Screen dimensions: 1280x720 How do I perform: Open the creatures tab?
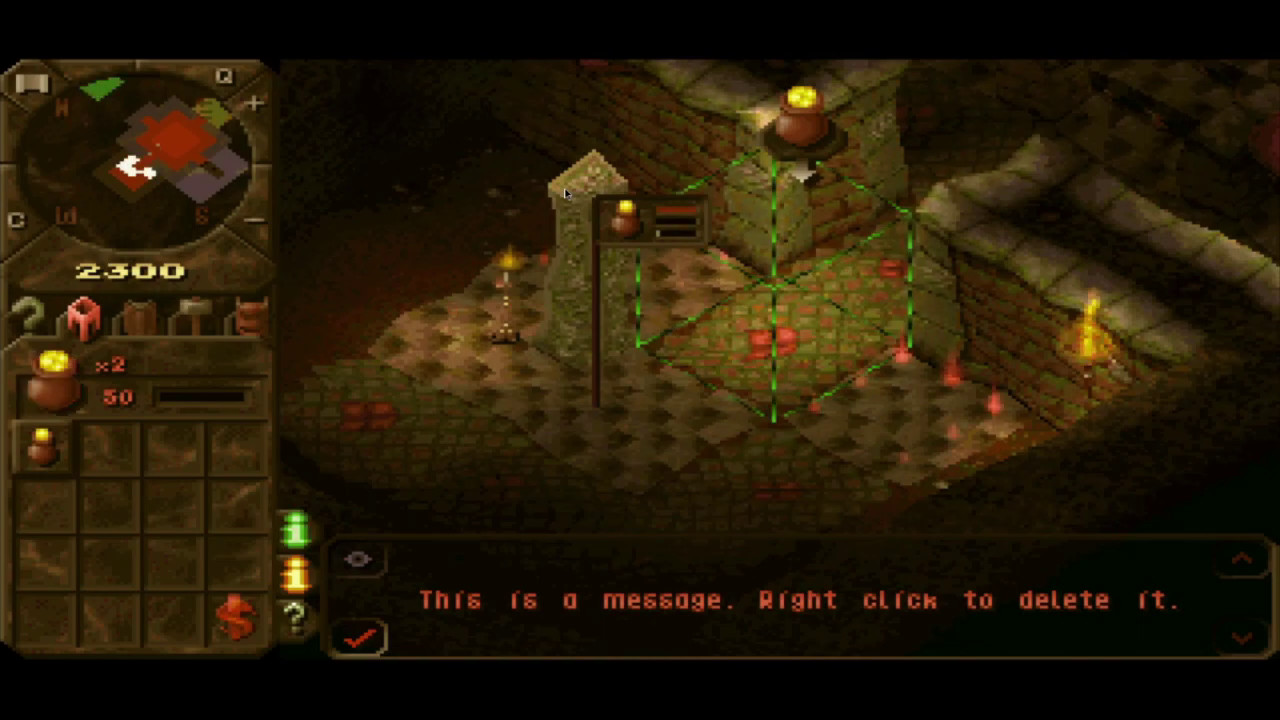pyautogui.click(x=250, y=316)
